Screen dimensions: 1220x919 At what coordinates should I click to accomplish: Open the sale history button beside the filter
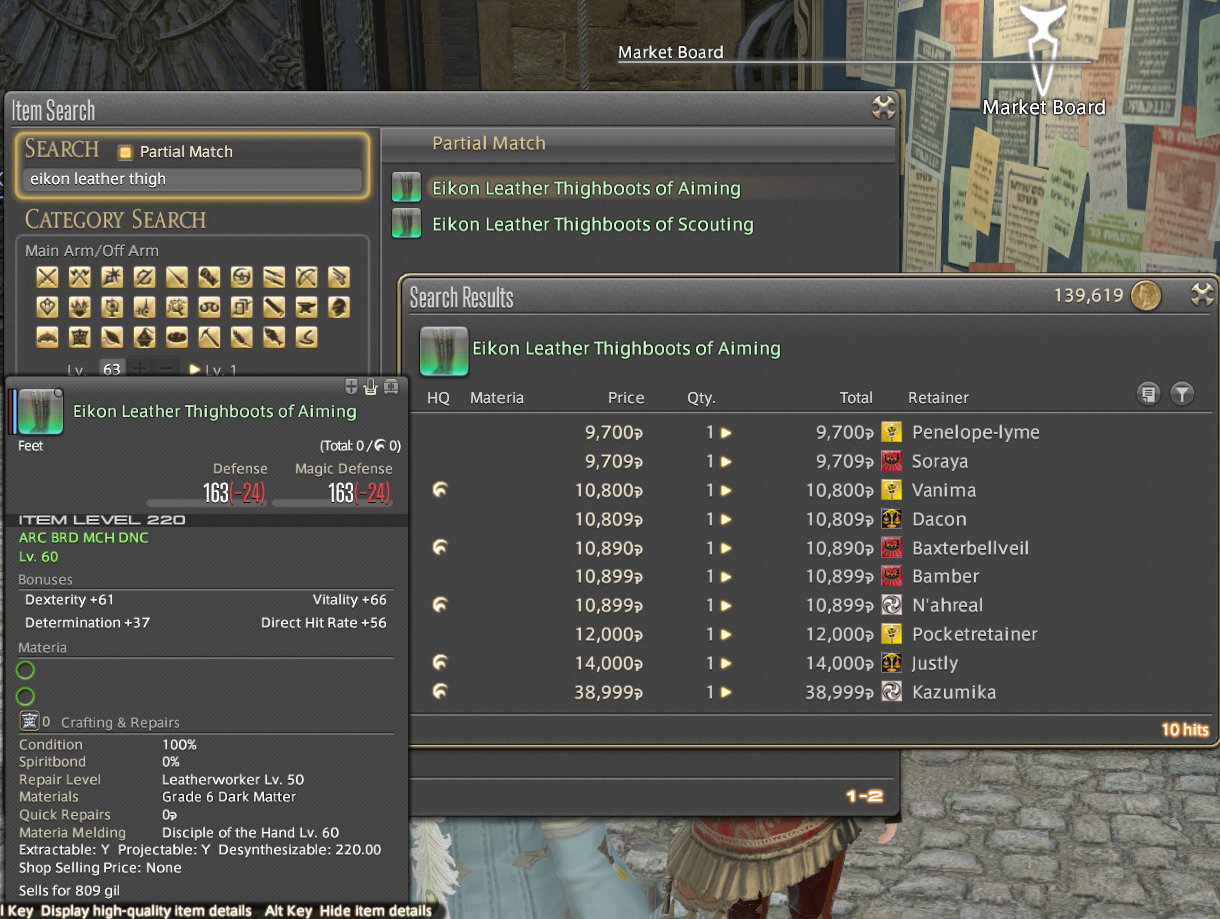[1148, 395]
